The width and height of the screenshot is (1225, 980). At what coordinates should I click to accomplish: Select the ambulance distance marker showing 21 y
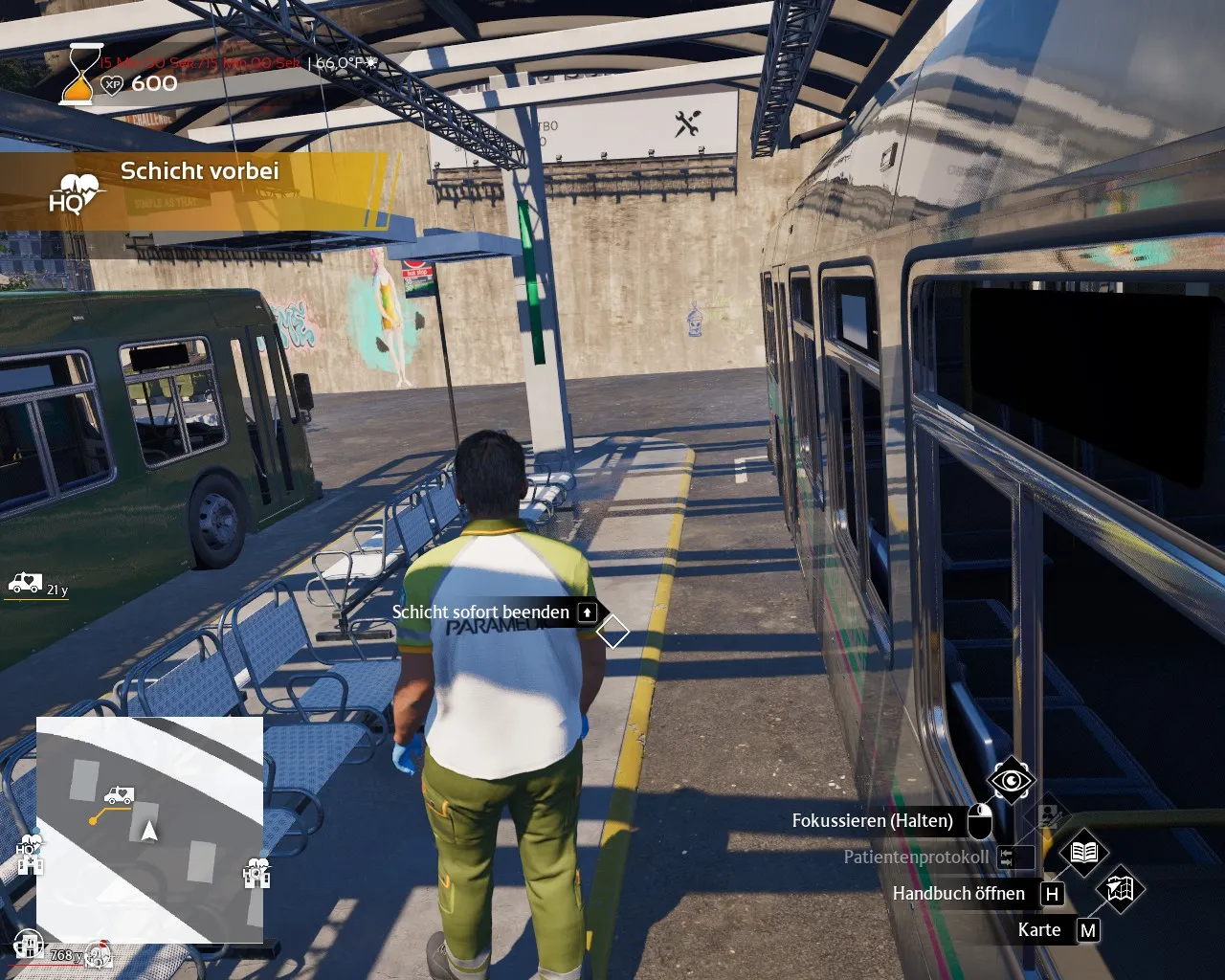(25, 583)
